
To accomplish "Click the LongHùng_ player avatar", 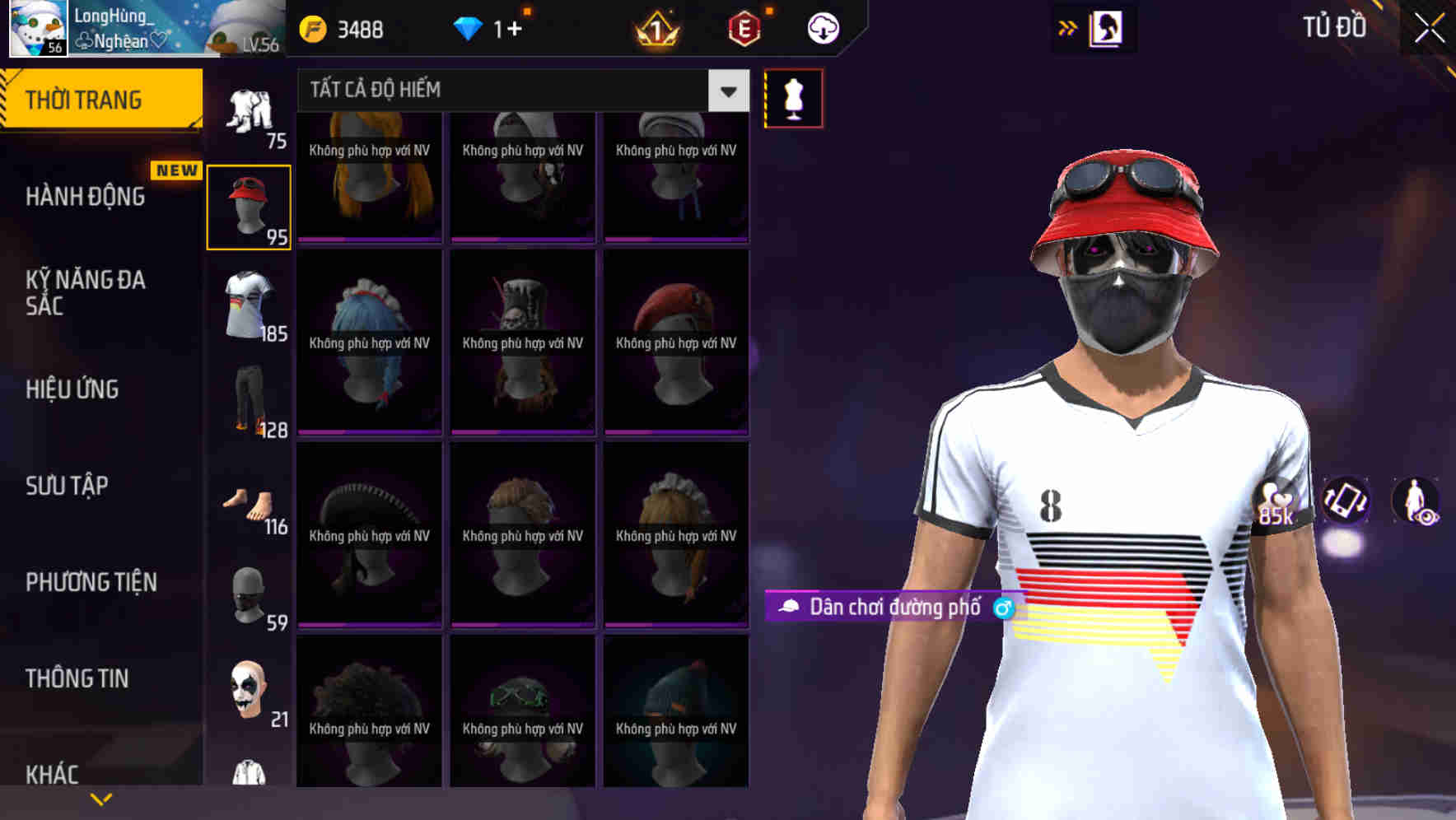I will [37, 27].
